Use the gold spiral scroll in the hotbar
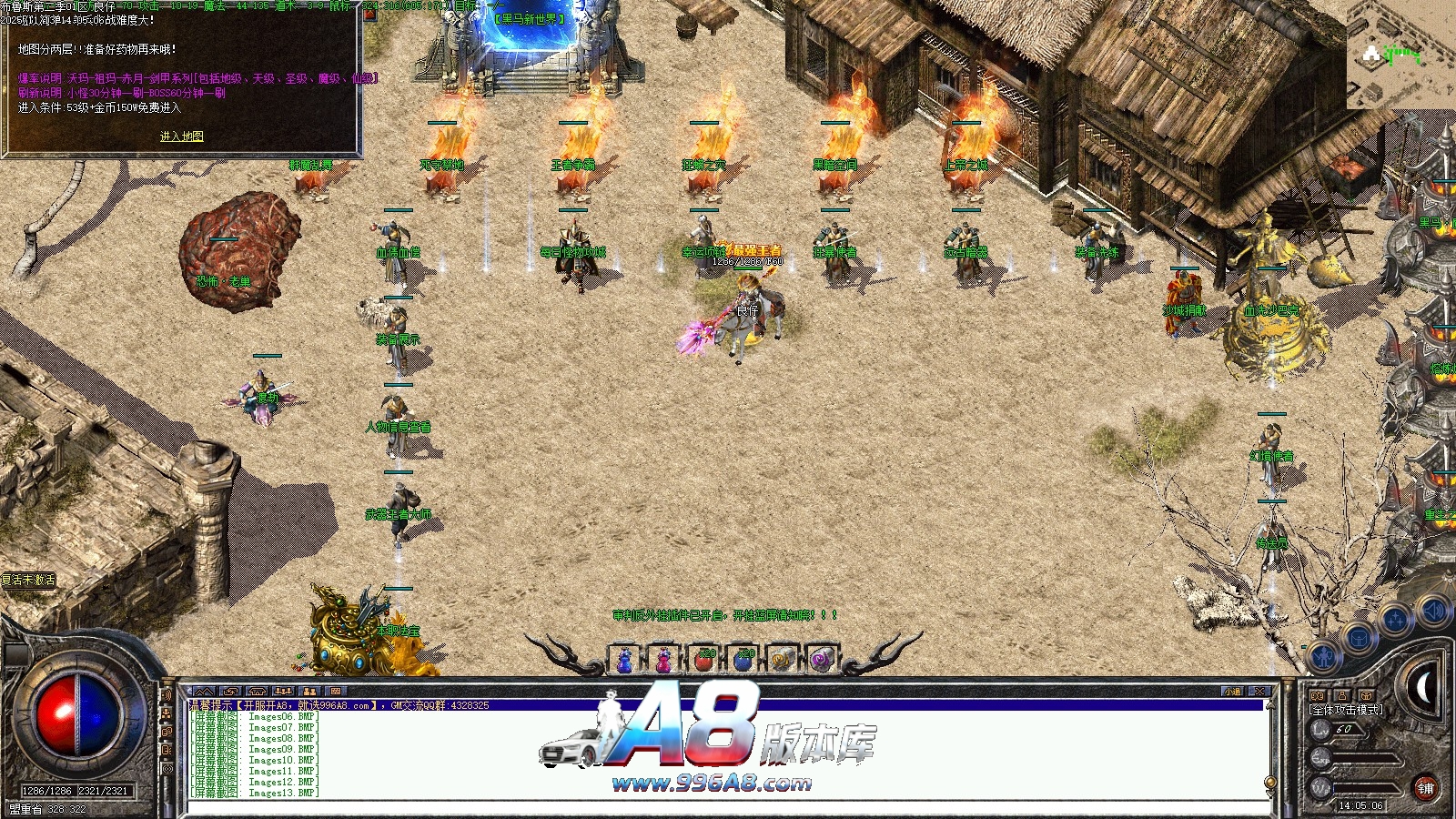Image resolution: width=1456 pixels, height=819 pixels. tap(782, 660)
